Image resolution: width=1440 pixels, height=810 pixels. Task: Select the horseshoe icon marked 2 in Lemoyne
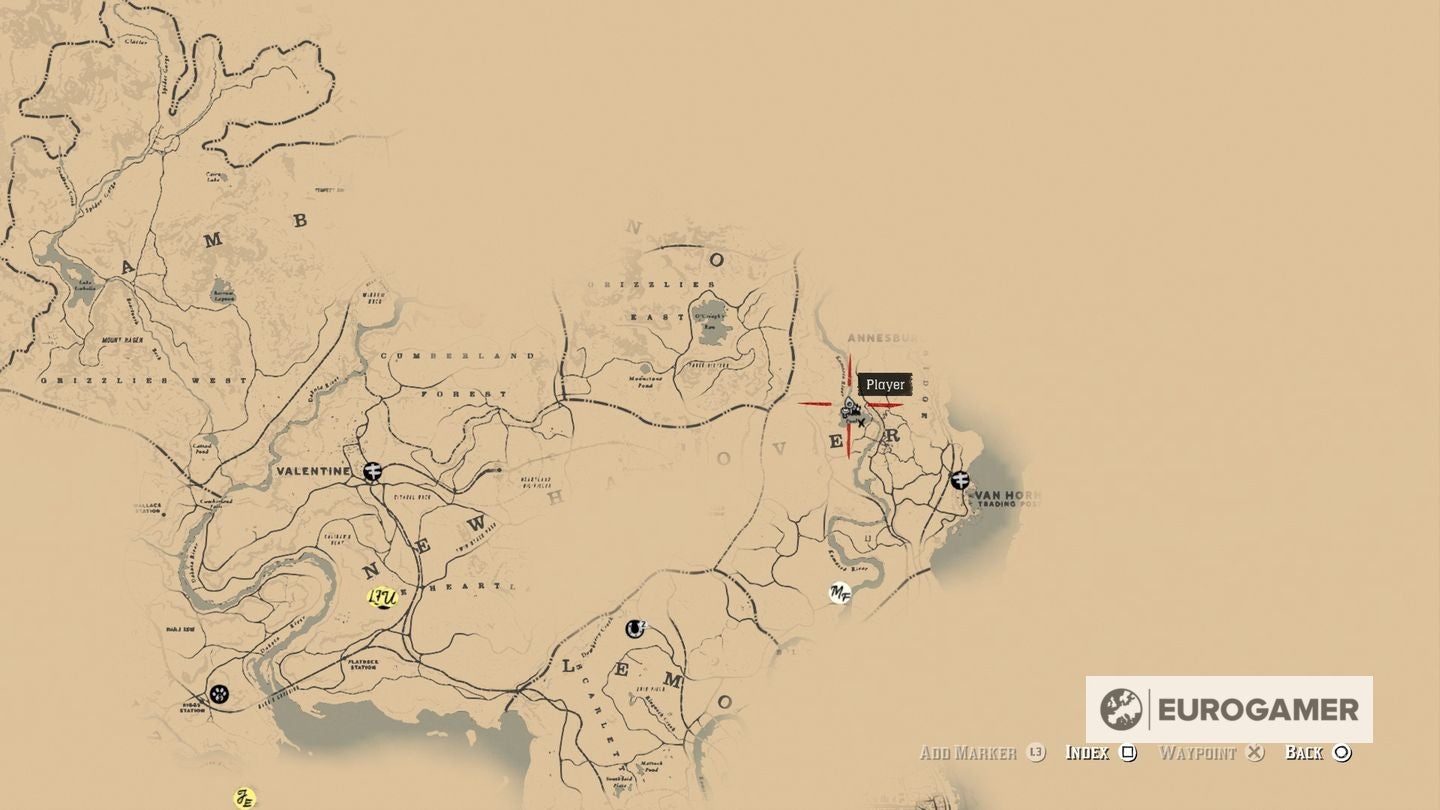click(637, 629)
